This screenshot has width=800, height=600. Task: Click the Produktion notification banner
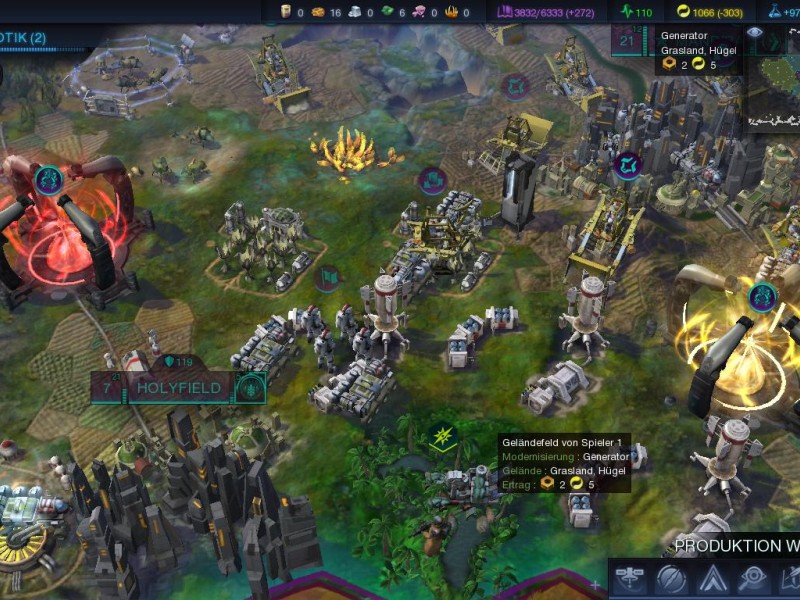pyautogui.click(x=736, y=546)
